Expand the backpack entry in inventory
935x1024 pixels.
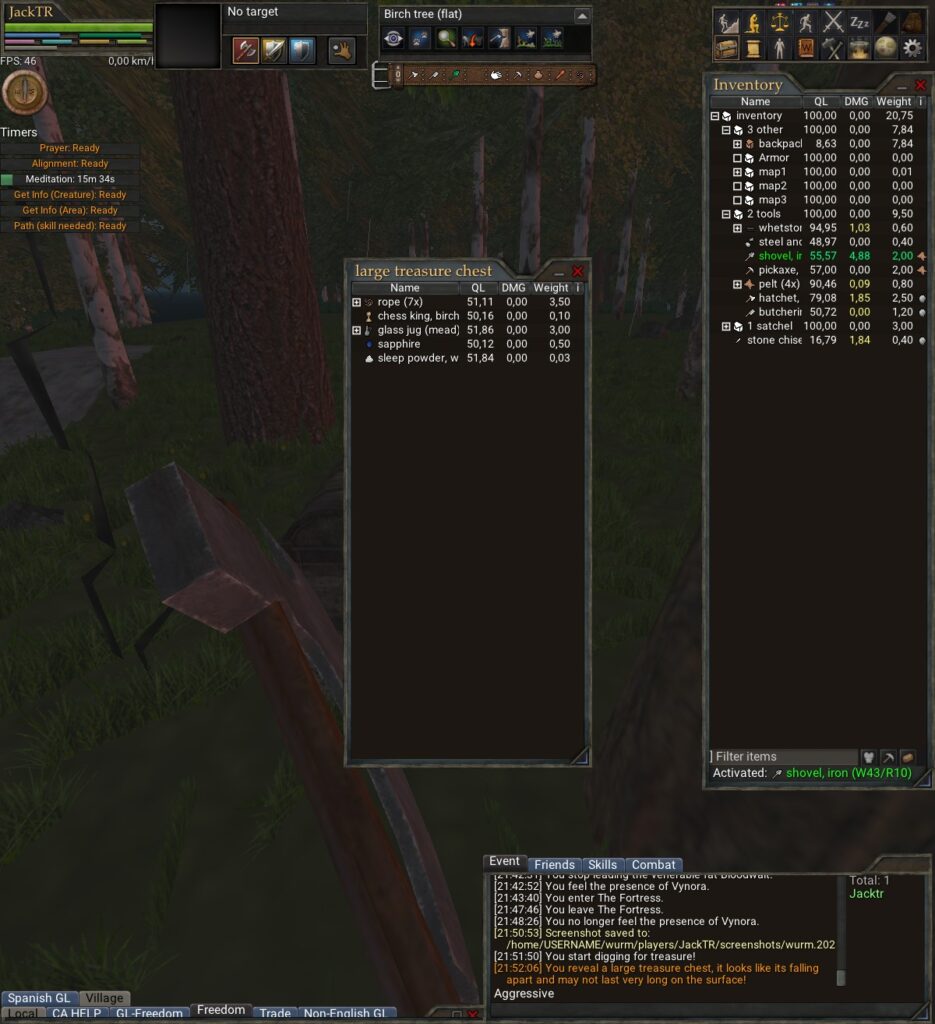(737, 144)
